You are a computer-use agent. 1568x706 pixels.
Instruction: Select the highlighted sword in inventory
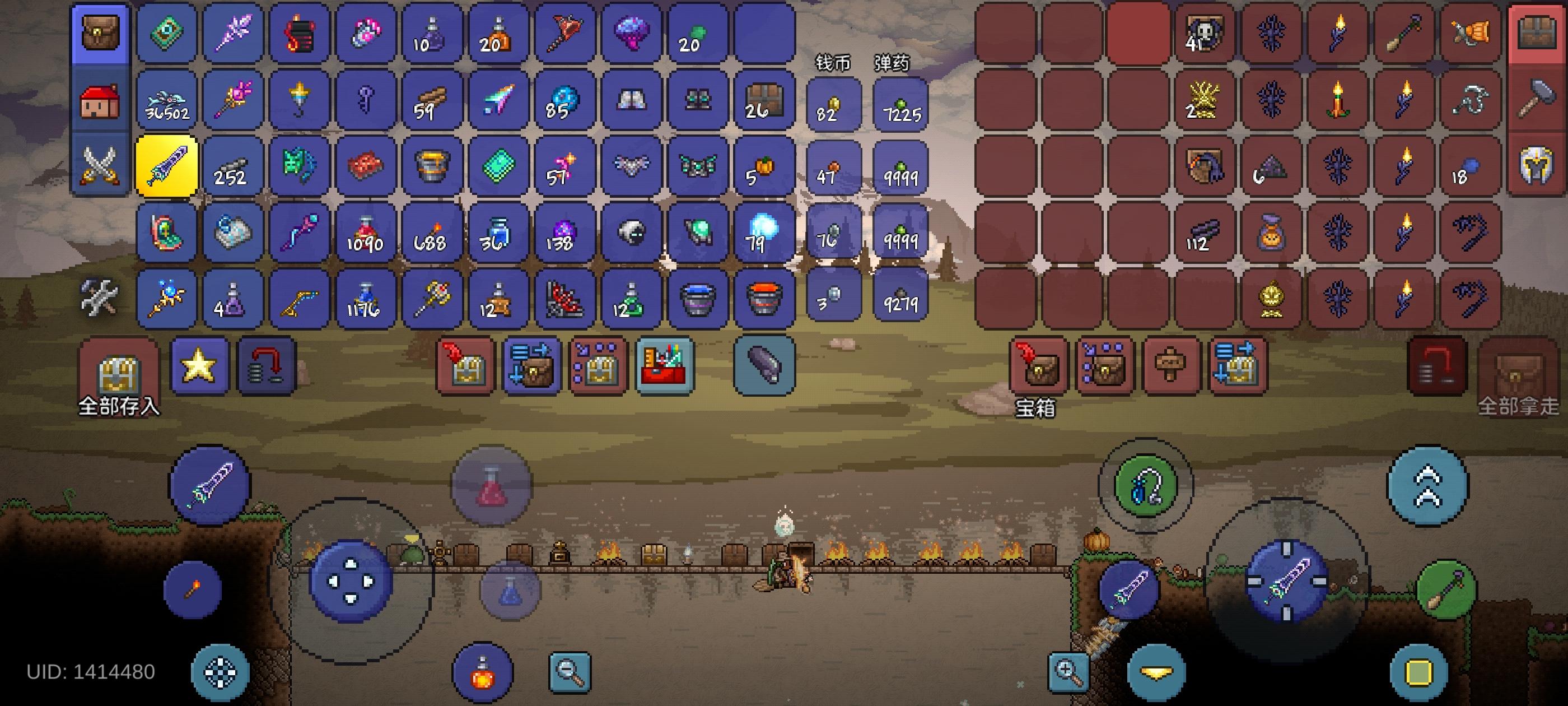(x=166, y=166)
